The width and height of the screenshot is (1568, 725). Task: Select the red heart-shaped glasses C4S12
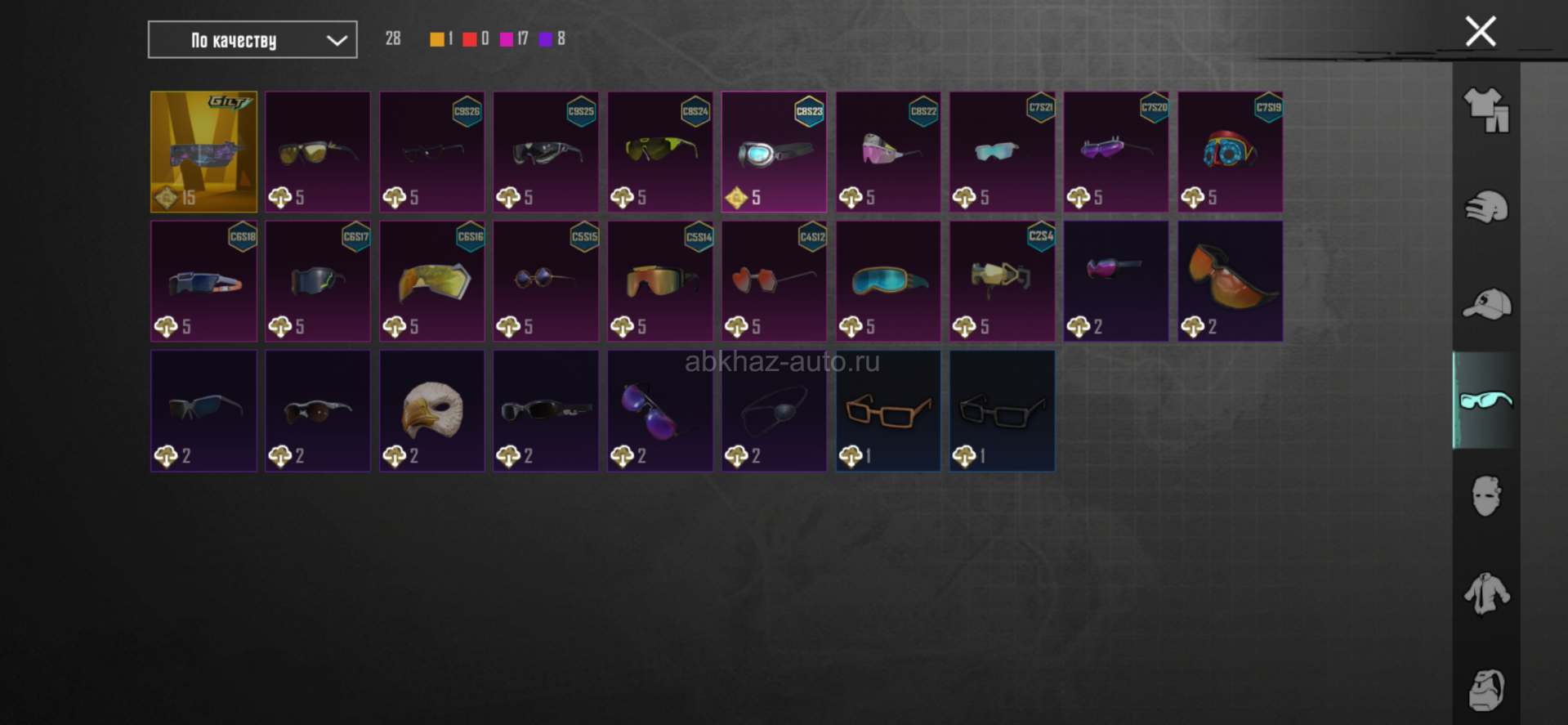[774, 280]
